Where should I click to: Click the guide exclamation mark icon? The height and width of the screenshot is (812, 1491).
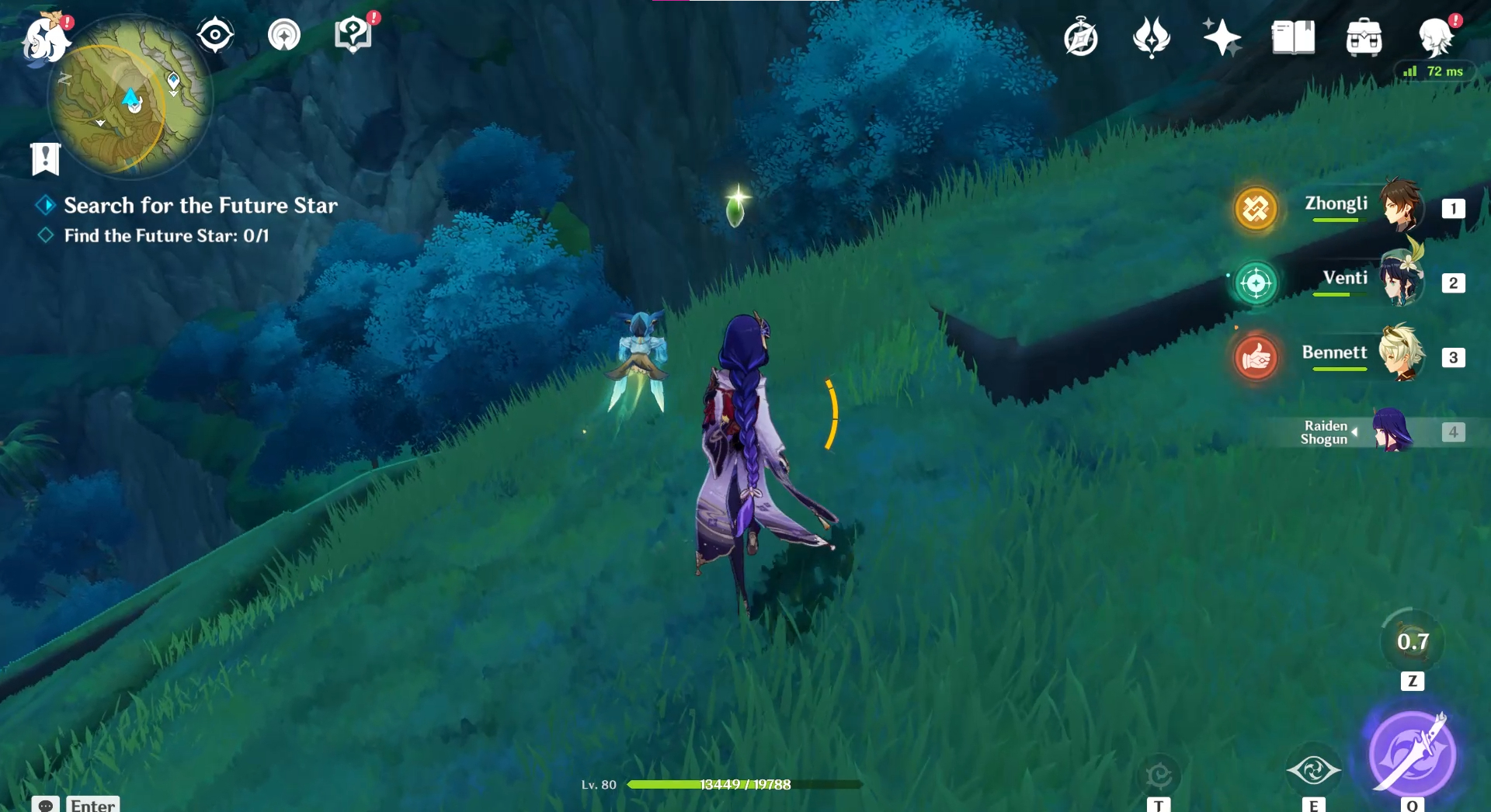click(353, 33)
